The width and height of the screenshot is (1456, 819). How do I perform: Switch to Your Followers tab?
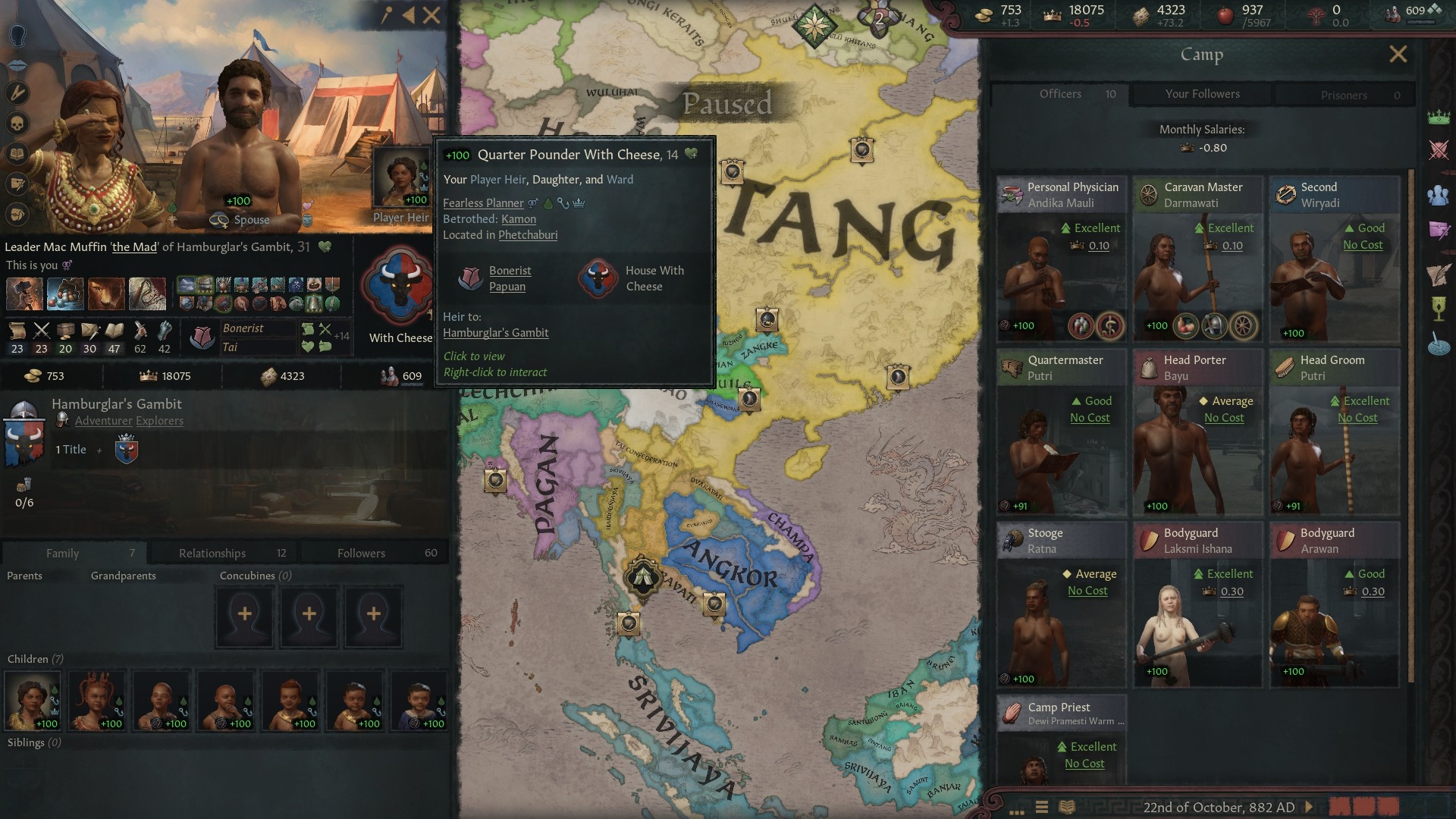point(1202,94)
